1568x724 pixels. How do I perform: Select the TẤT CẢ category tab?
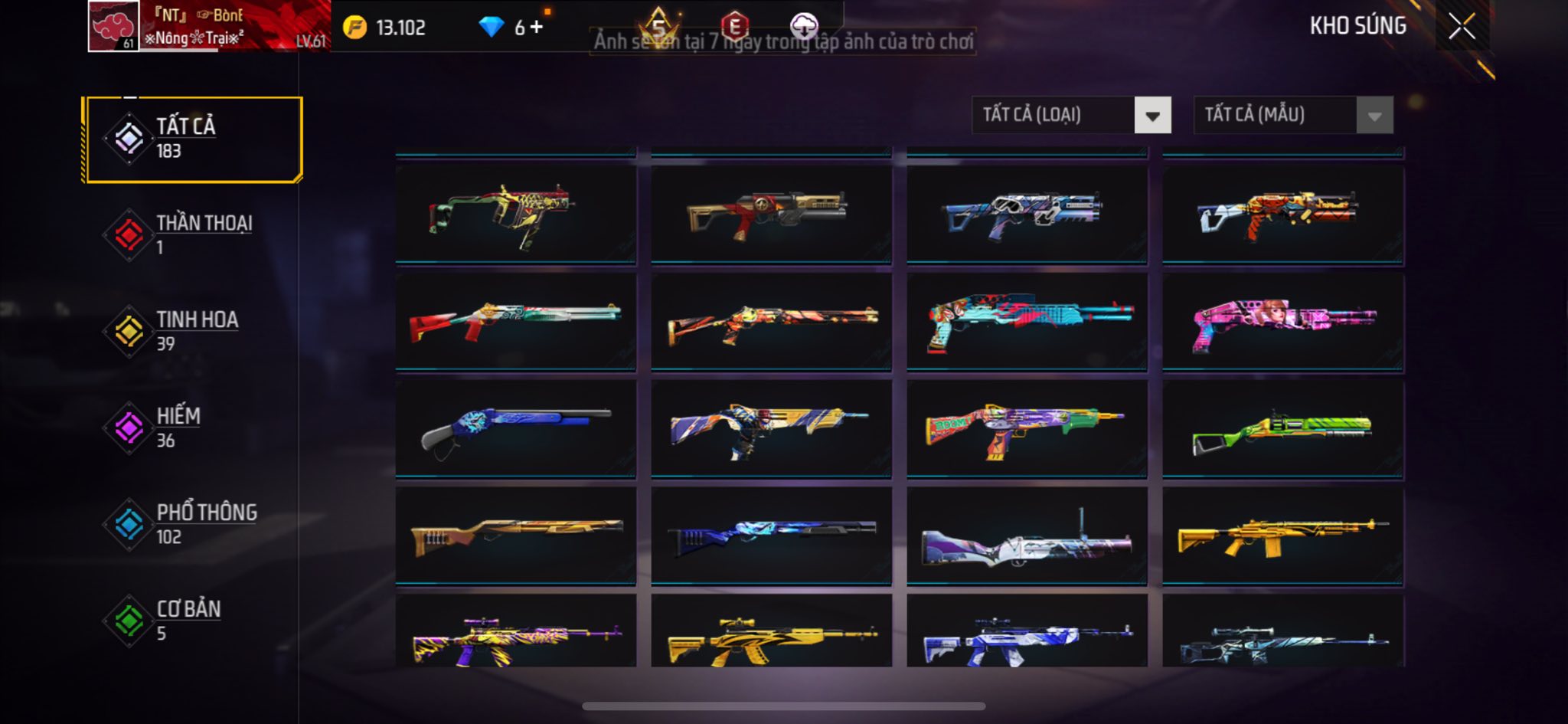pos(194,139)
